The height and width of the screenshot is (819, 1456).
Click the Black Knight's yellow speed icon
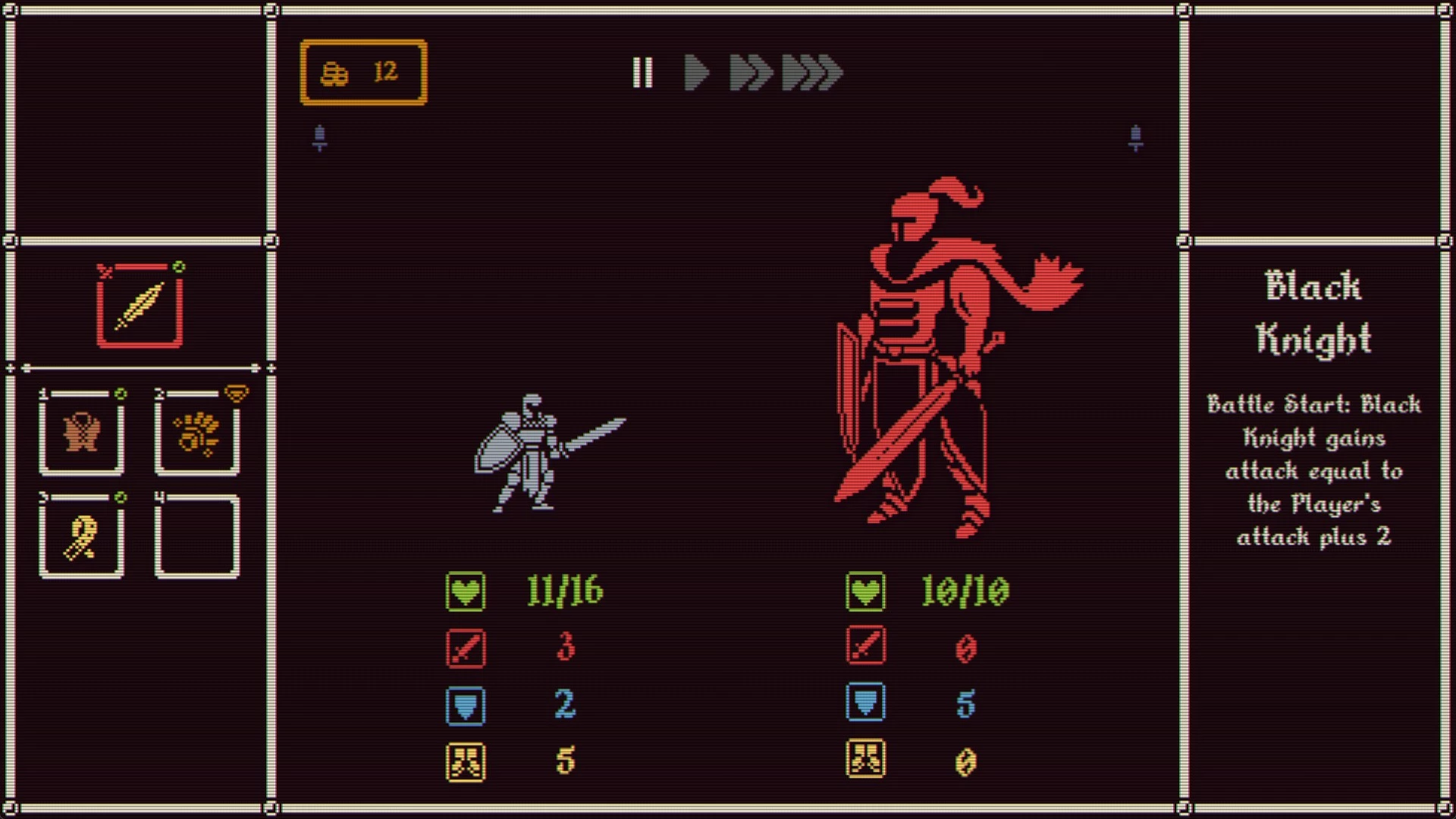[x=865, y=759]
